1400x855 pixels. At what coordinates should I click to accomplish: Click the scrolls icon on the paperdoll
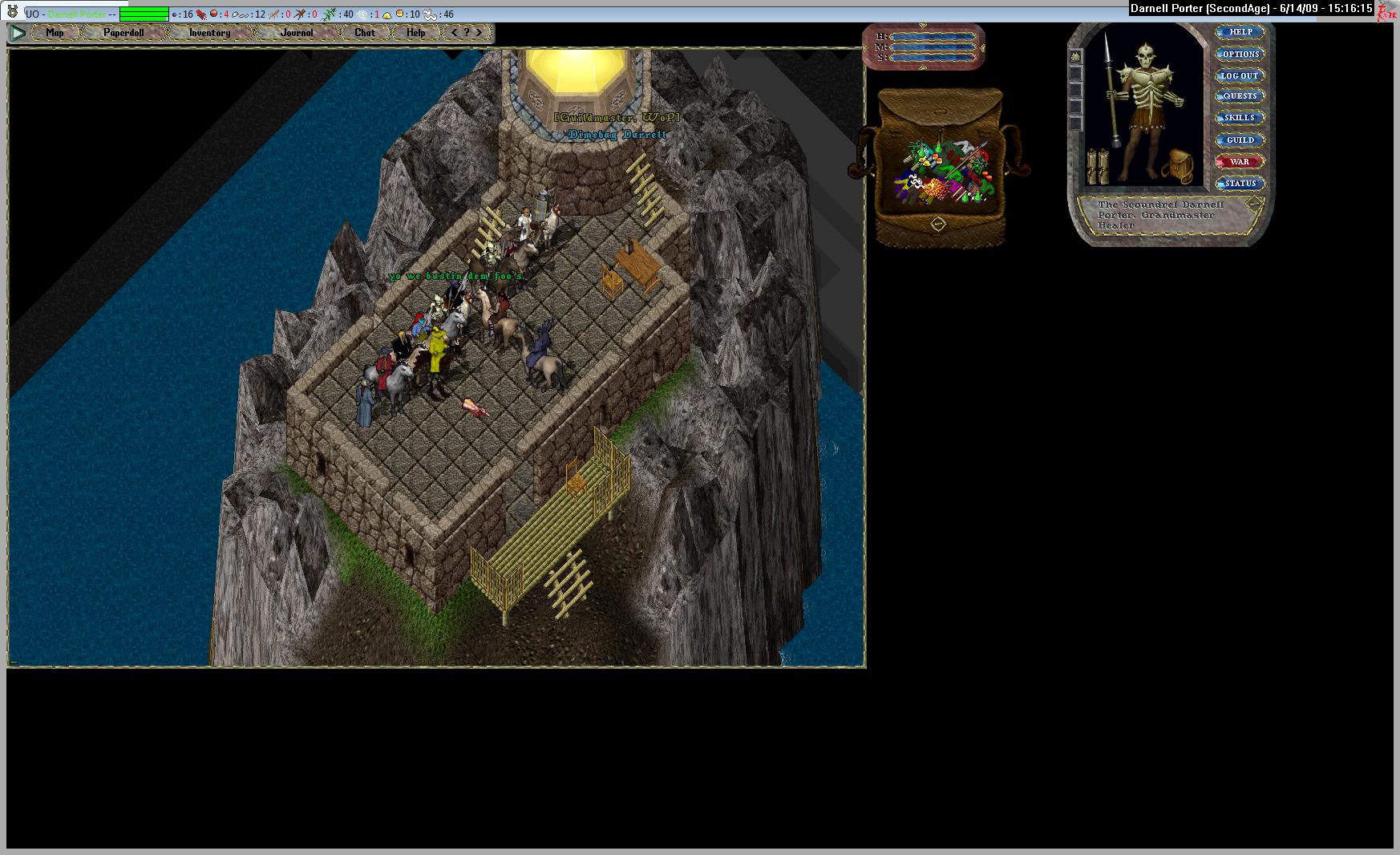click(1097, 167)
